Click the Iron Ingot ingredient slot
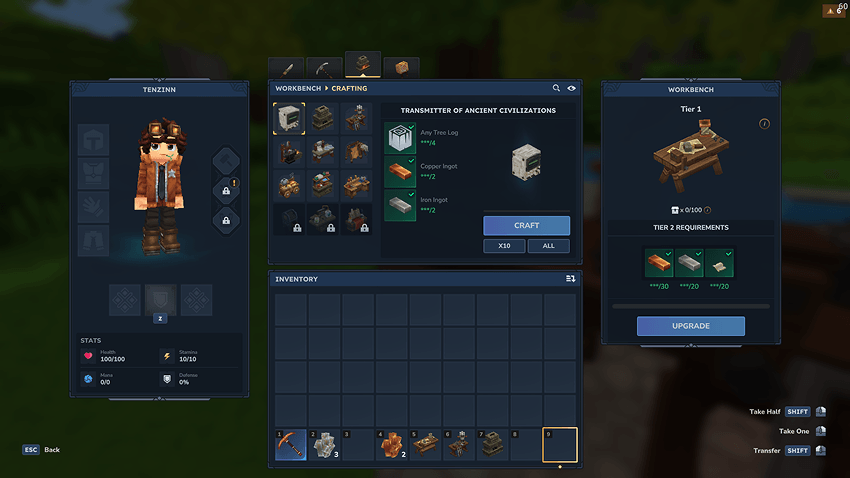The height and width of the screenshot is (478, 850). [401, 205]
